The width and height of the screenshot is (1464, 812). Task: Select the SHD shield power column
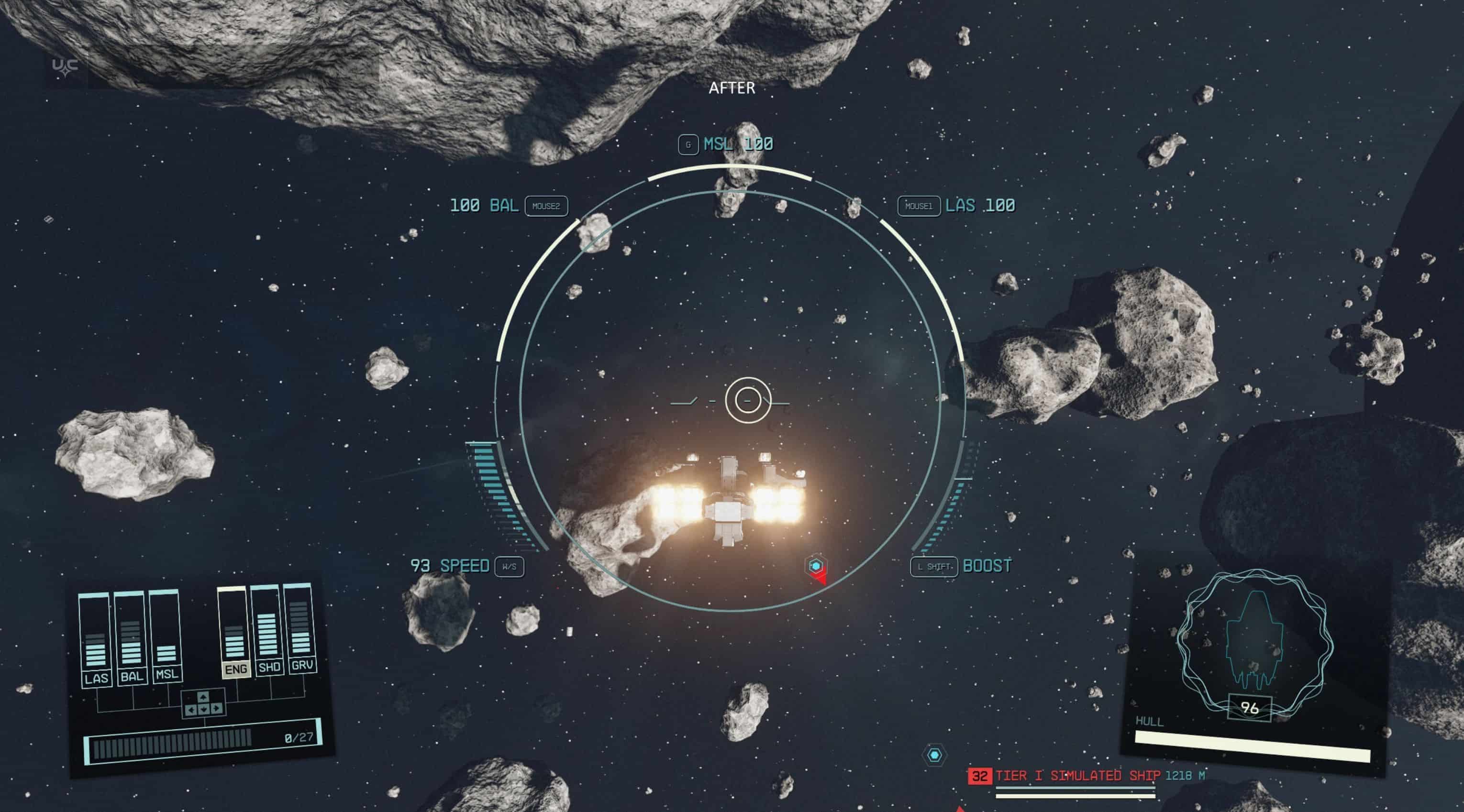(x=267, y=629)
